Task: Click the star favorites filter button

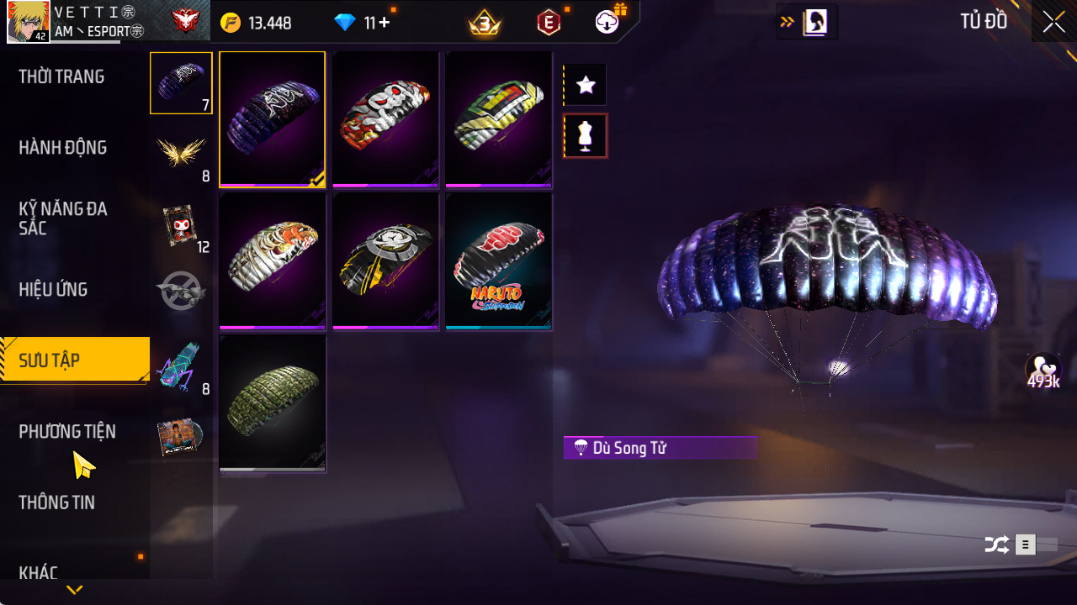Action: pos(586,86)
